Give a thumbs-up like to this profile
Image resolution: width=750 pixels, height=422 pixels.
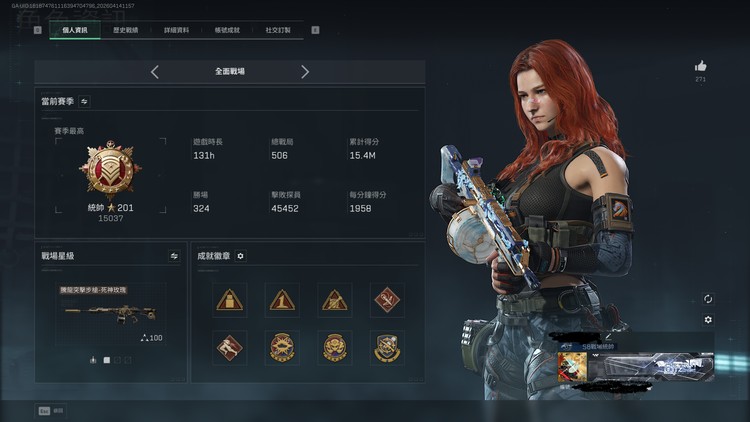pos(700,66)
